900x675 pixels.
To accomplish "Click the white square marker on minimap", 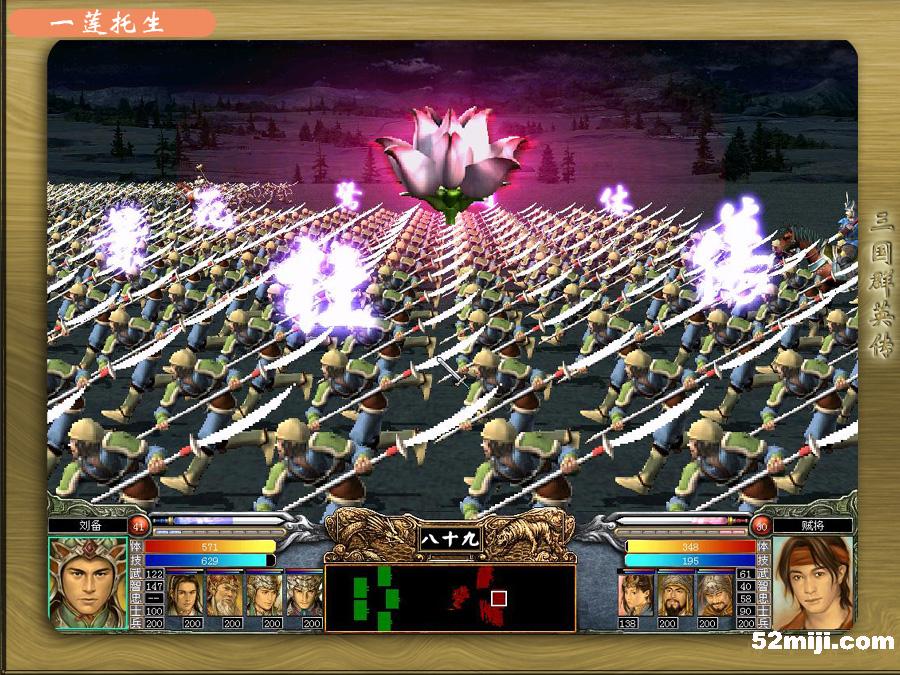I will point(499,598).
